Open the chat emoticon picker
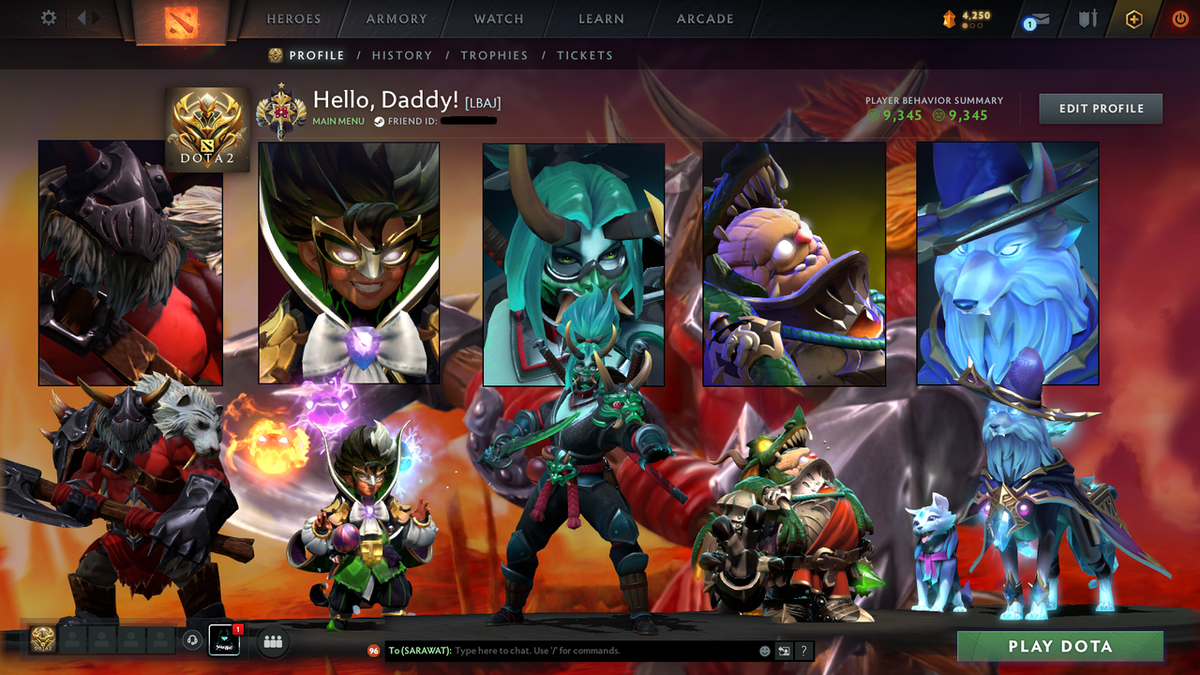 tap(765, 651)
